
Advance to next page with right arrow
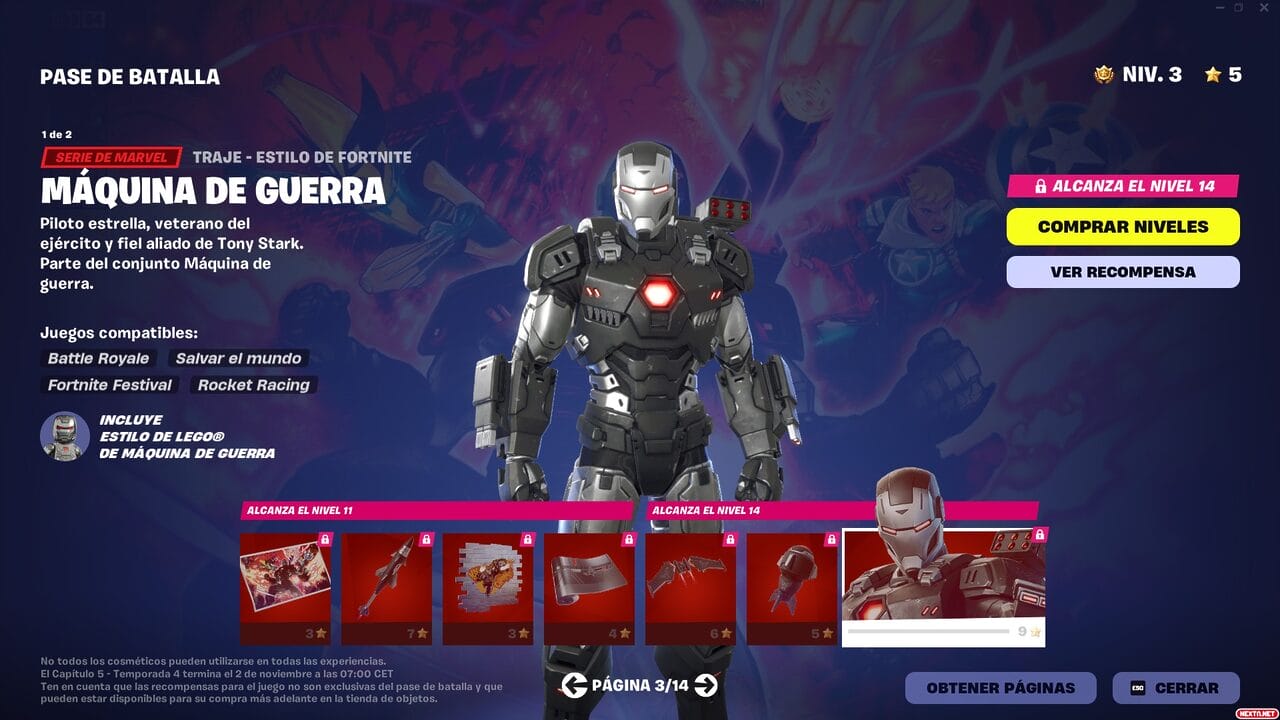[x=705, y=687]
